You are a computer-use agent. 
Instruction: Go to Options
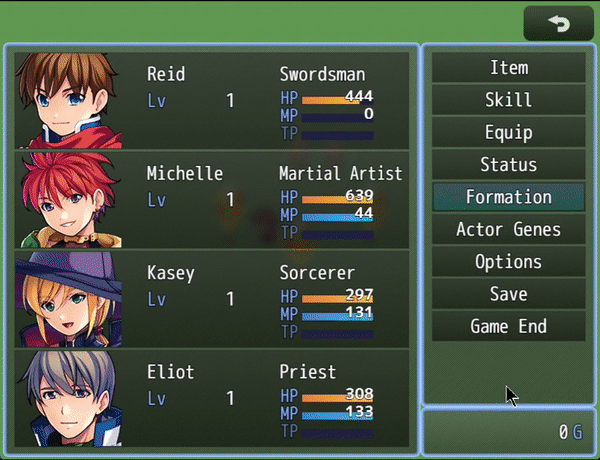point(508,262)
